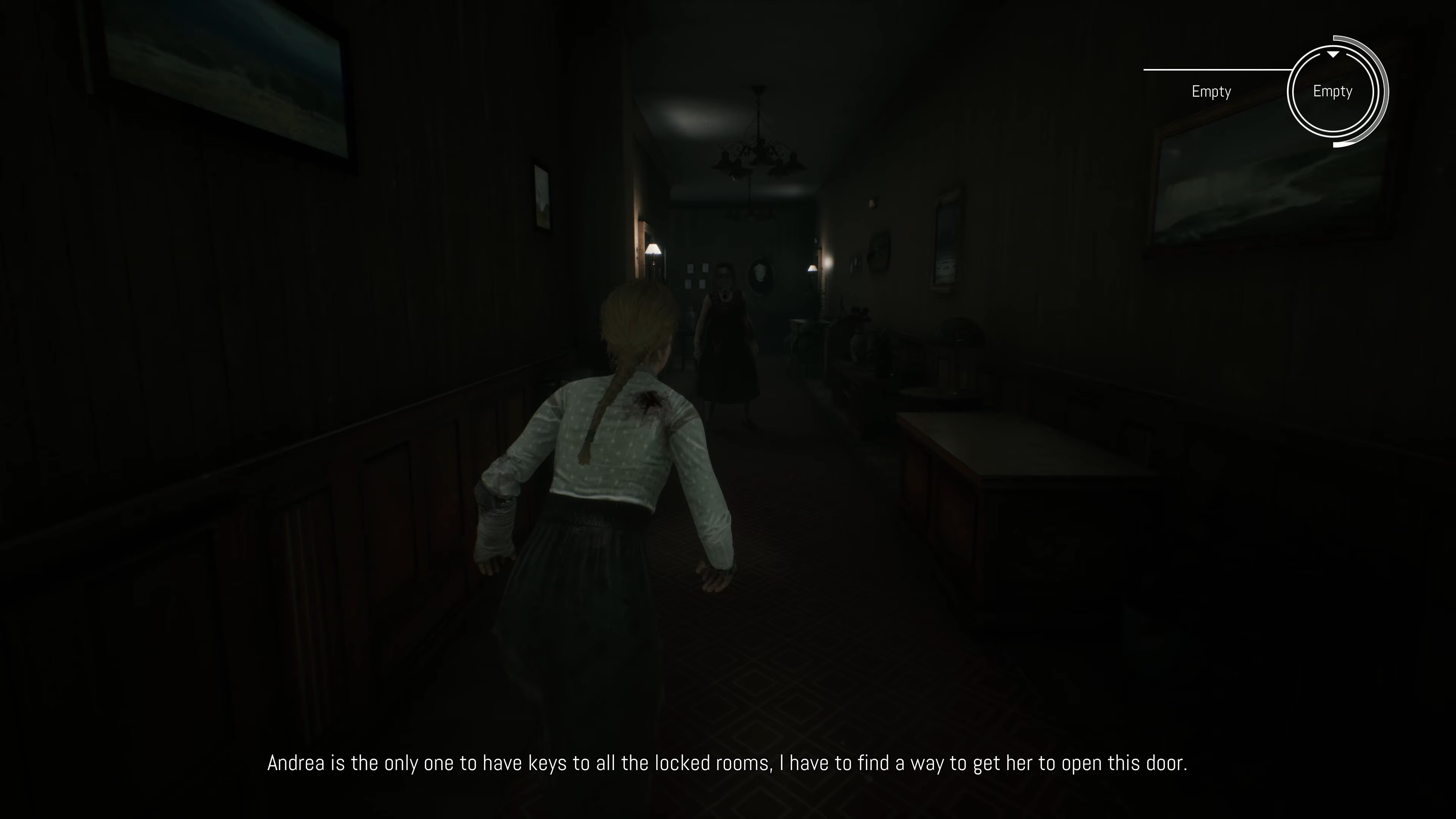Click the Empty equipped-item label on the left
The width and height of the screenshot is (1456, 819).
point(1211,91)
